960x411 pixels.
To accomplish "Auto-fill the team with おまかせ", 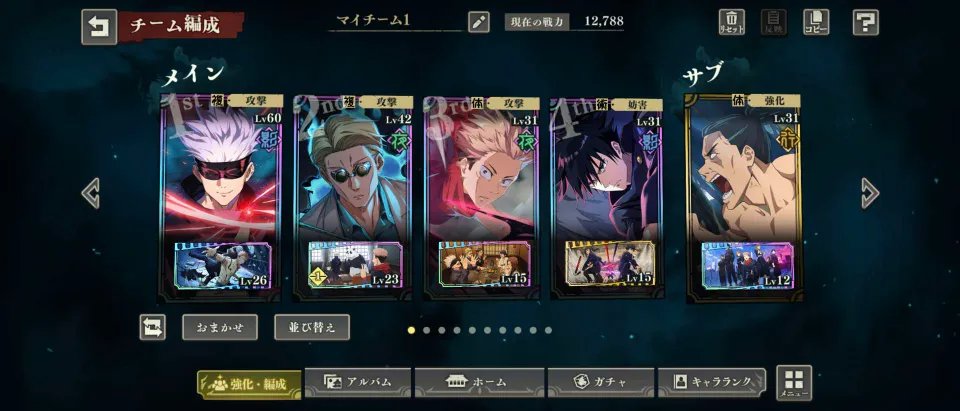I will click(220, 327).
